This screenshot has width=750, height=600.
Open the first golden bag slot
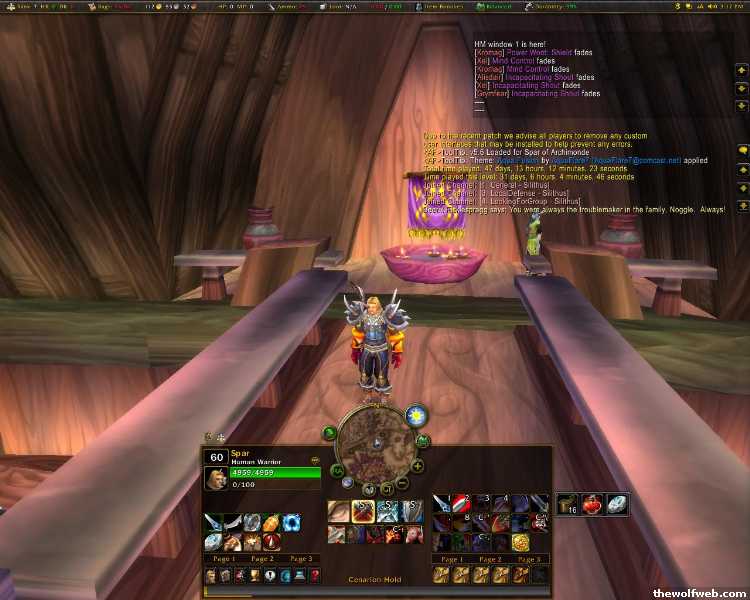pyautogui.click(x=441, y=576)
